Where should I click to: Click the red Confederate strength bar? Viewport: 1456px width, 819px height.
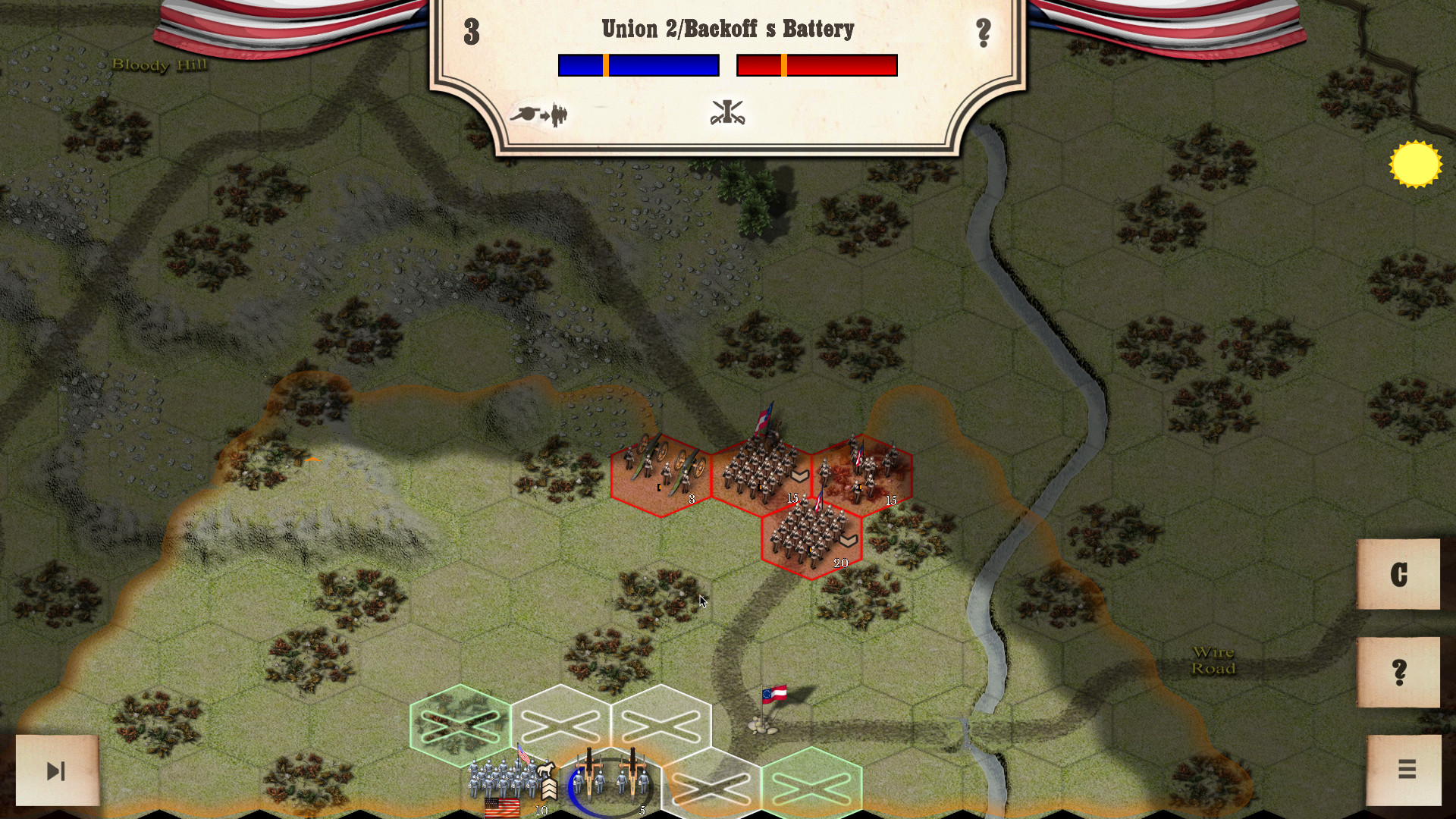click(x=817, y=66)
